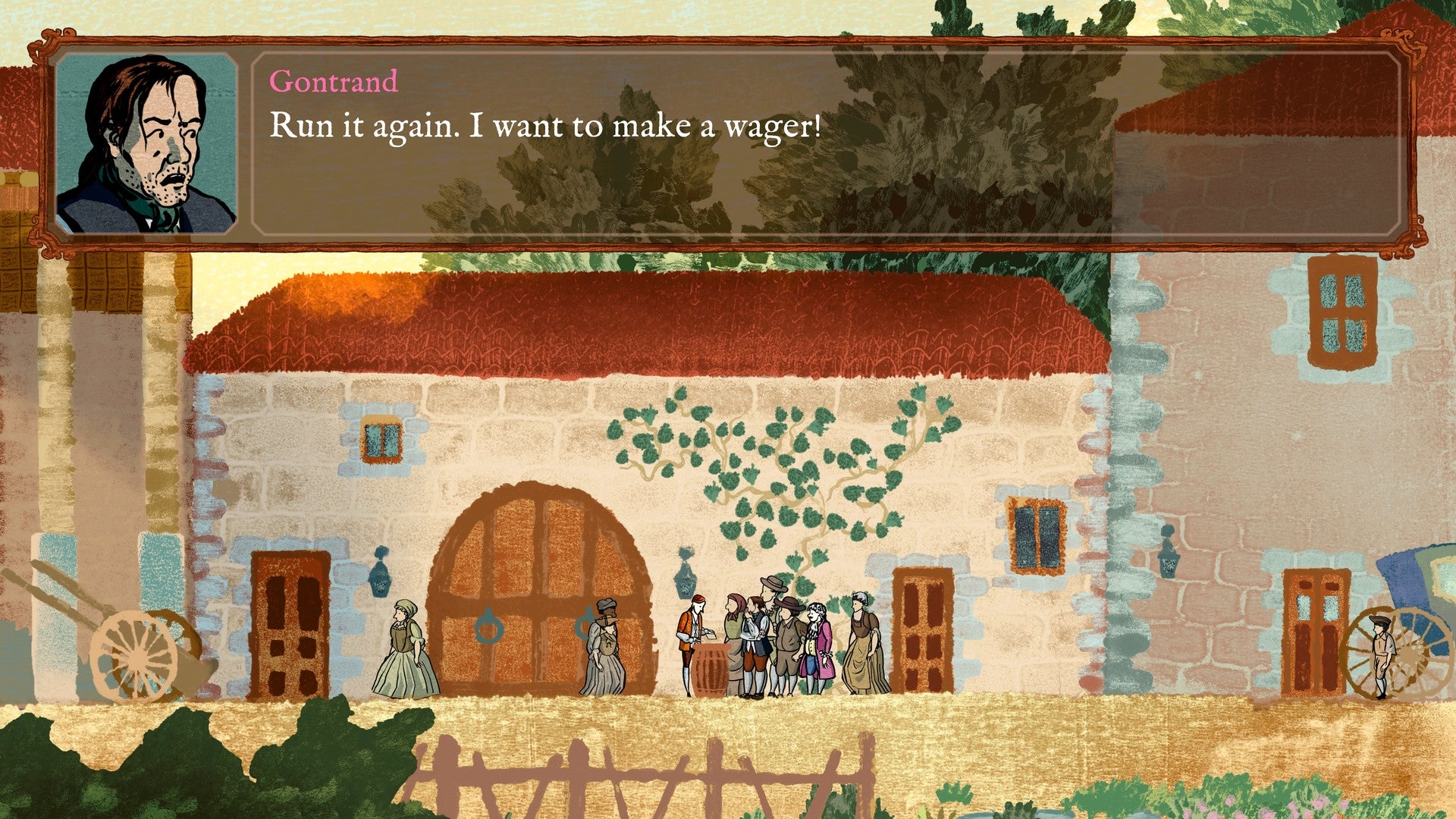Click the cart wheel on the far left

point(135,656)
